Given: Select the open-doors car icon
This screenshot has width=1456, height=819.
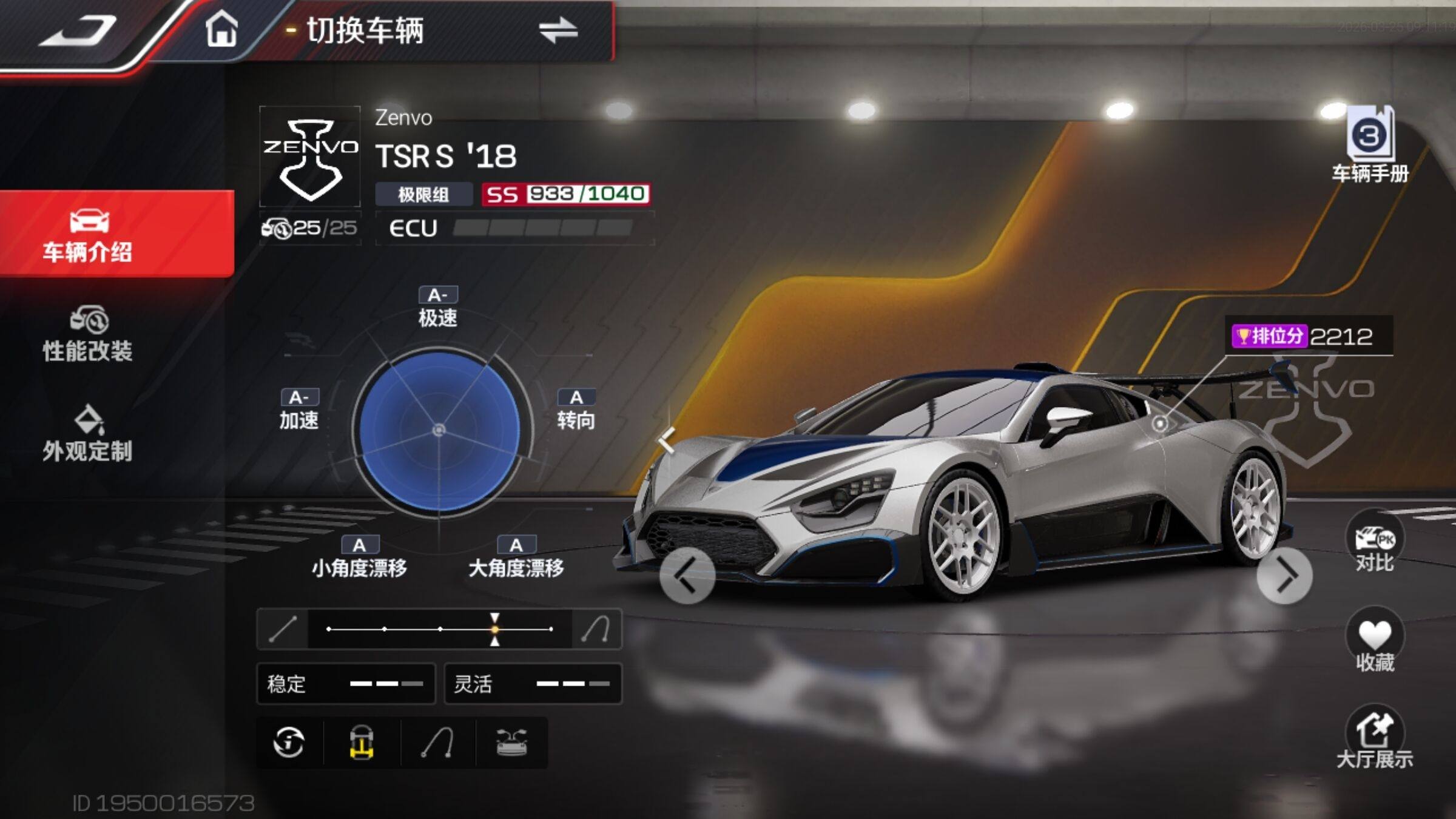Looking at the screenshot, I should pos(511,743).
